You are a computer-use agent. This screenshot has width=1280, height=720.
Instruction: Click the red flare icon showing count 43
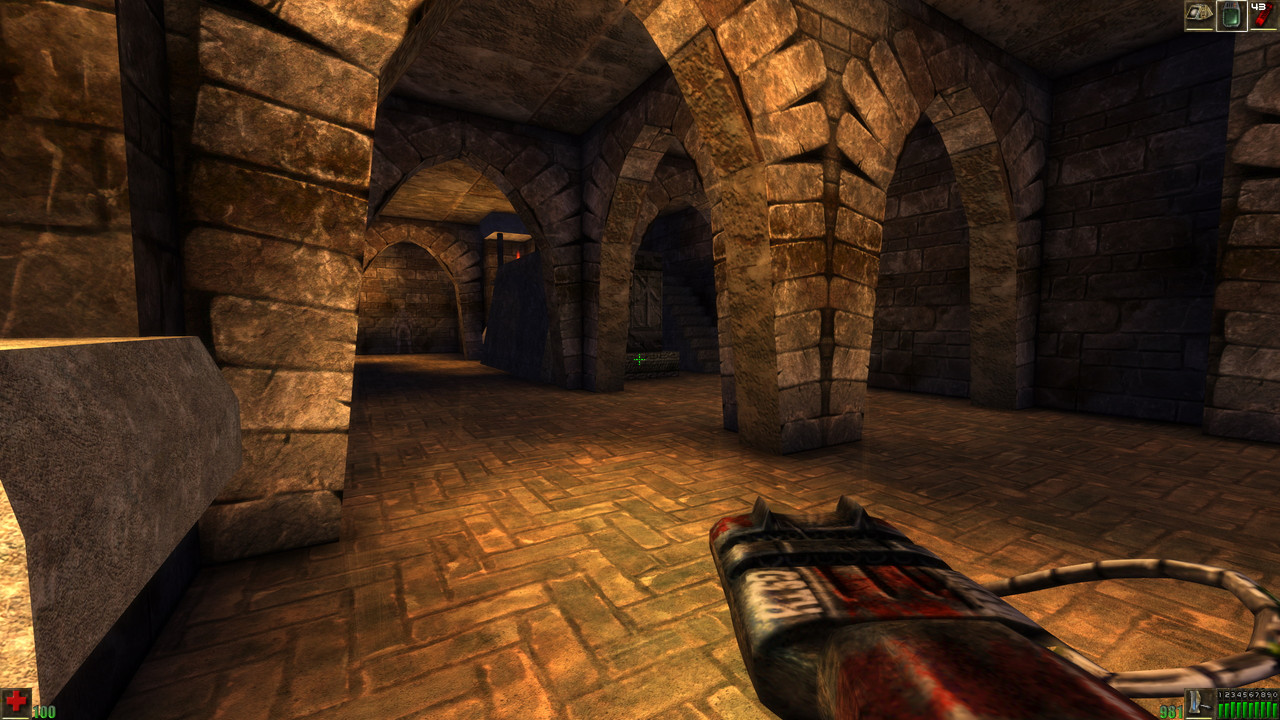pos(1262,15)
